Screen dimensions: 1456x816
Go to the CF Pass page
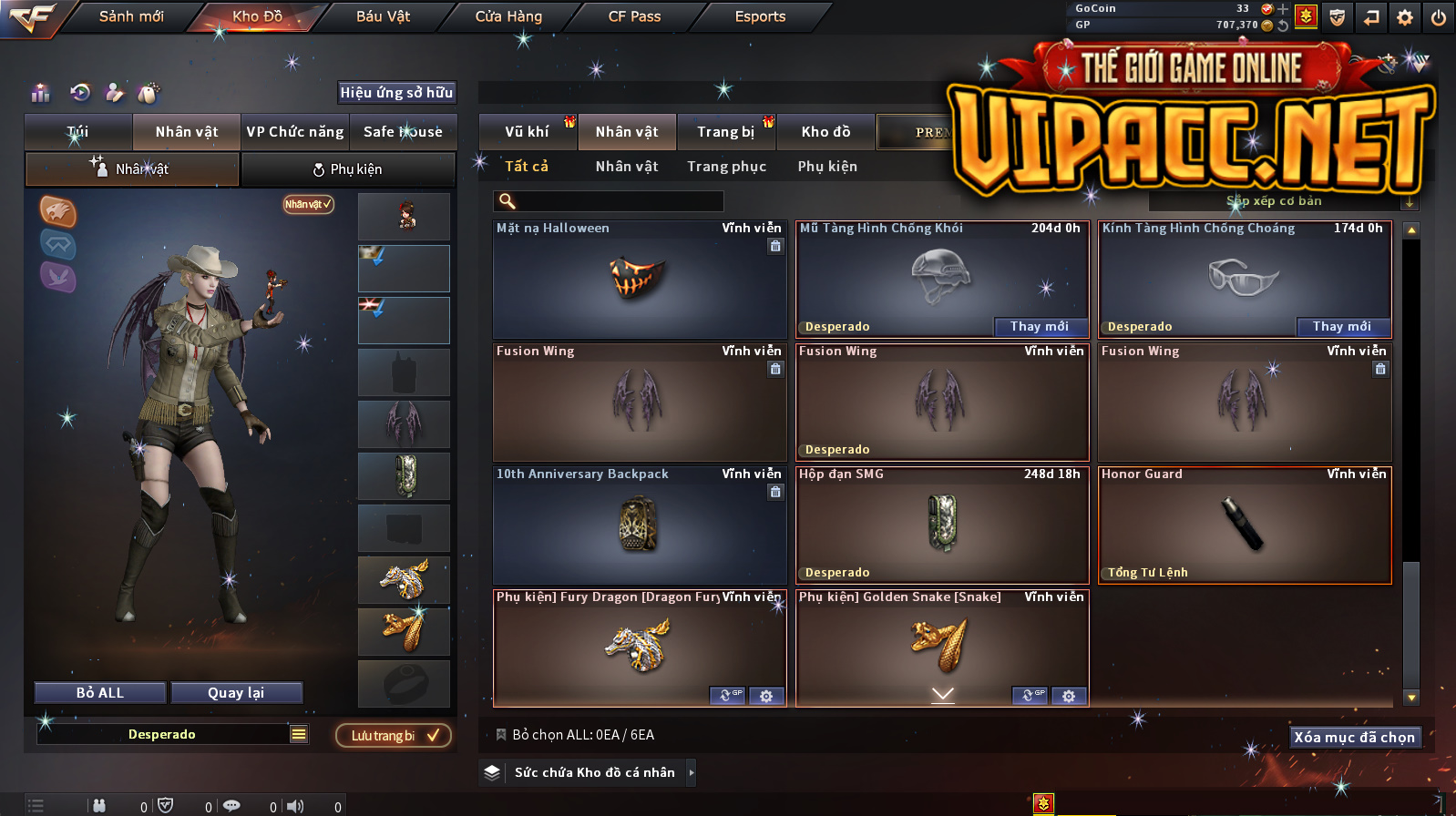[634, 16]
